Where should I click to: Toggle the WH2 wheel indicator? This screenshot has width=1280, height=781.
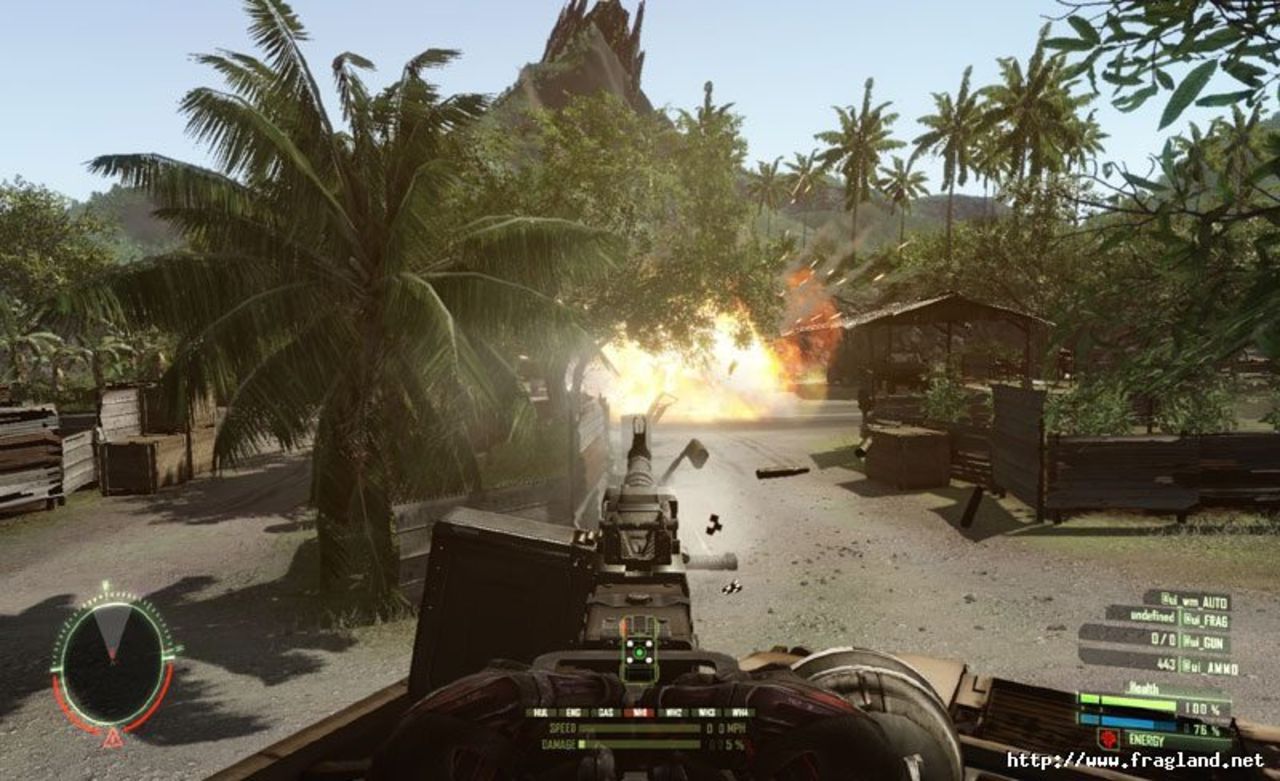point(673,712)
